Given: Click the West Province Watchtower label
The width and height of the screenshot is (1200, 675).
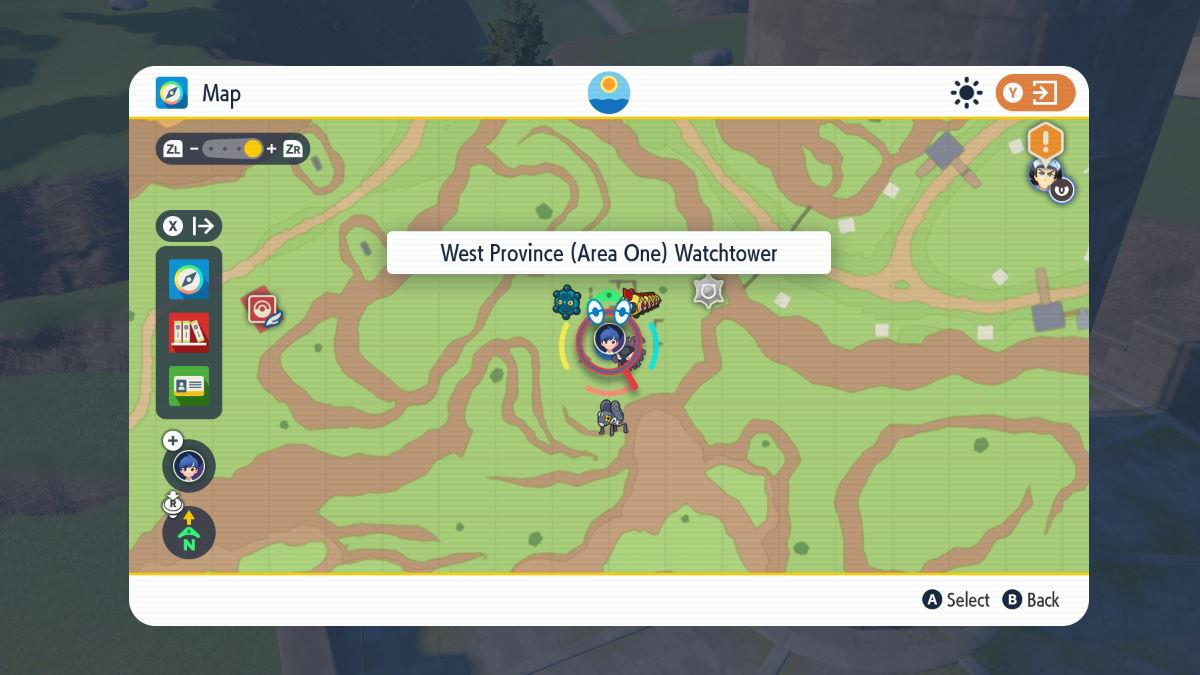Looking at the screenshot, I should point(608,253).
